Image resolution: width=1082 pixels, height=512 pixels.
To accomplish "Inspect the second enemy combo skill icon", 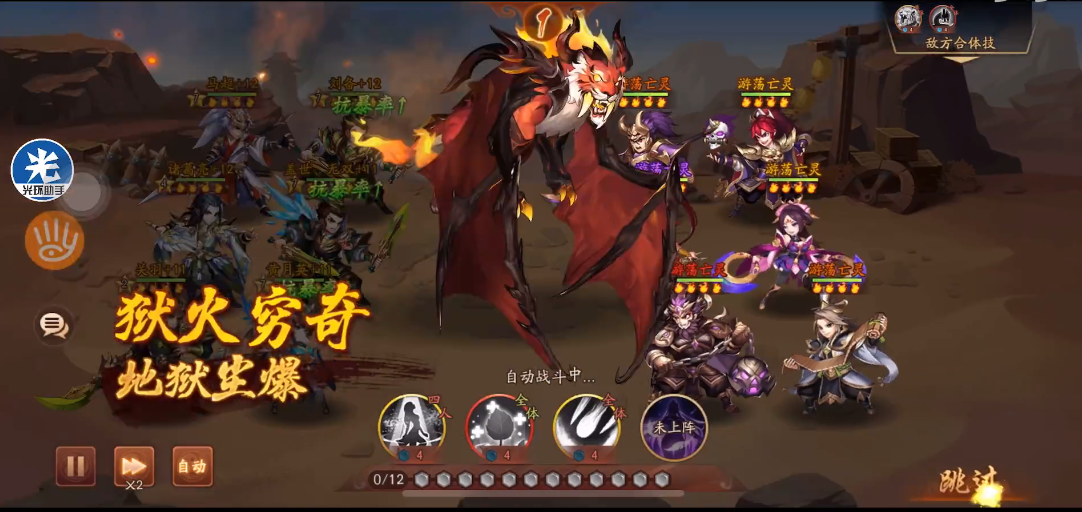I will point(943,18).
